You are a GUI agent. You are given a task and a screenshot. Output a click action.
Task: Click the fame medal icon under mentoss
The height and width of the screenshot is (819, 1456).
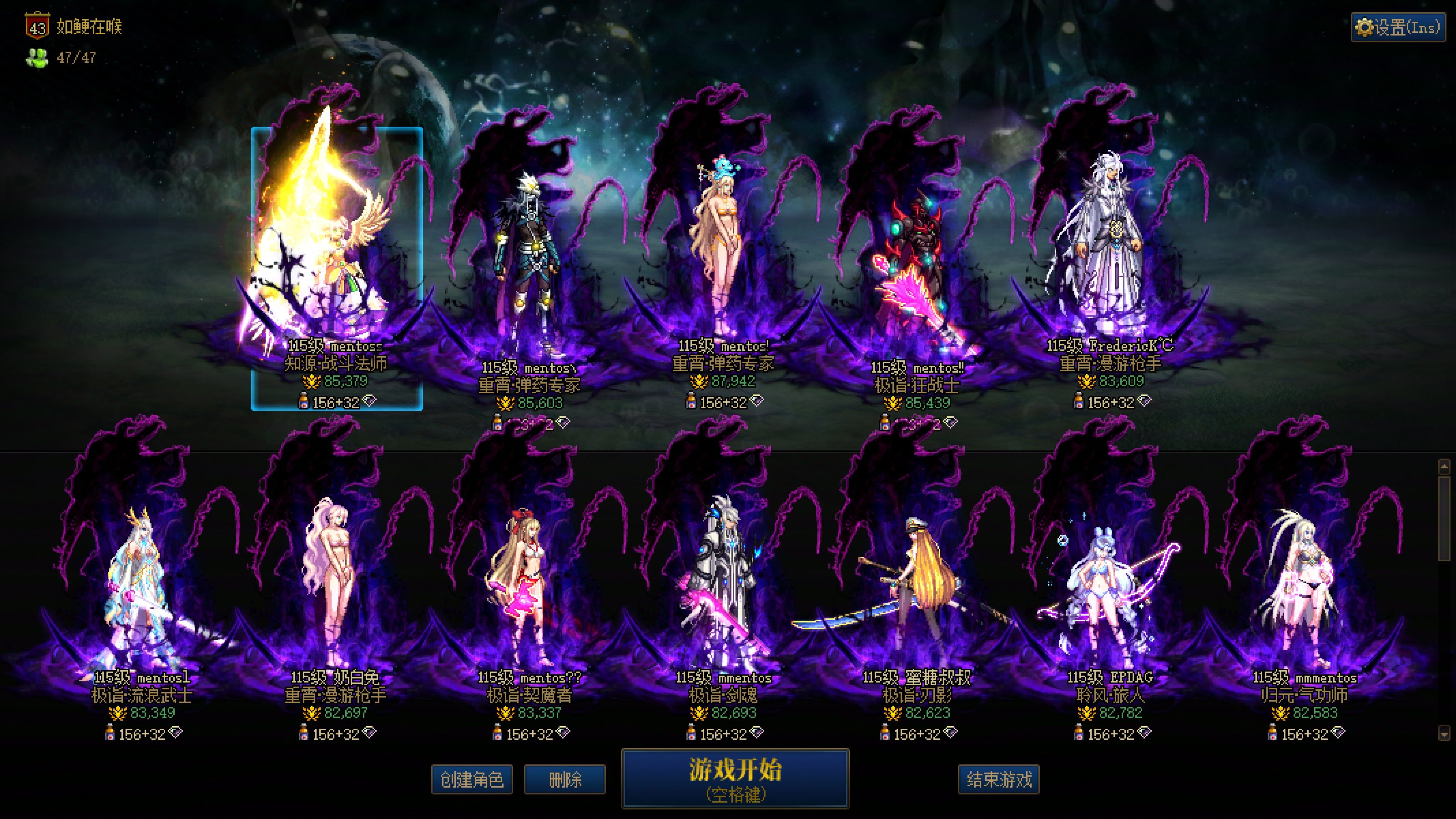tap(312, 382)
